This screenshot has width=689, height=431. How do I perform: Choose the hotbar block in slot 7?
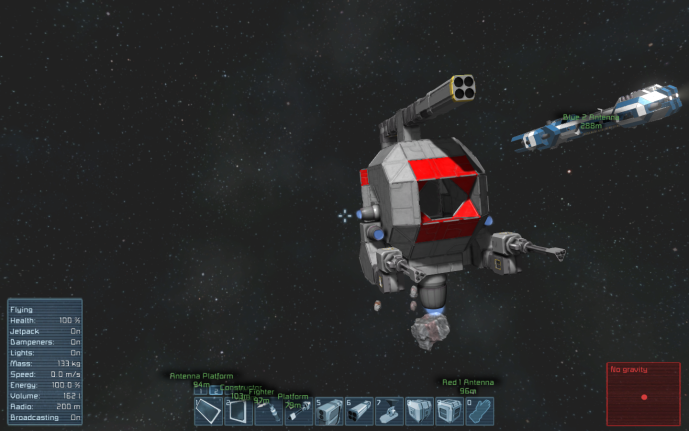point(389,411)
